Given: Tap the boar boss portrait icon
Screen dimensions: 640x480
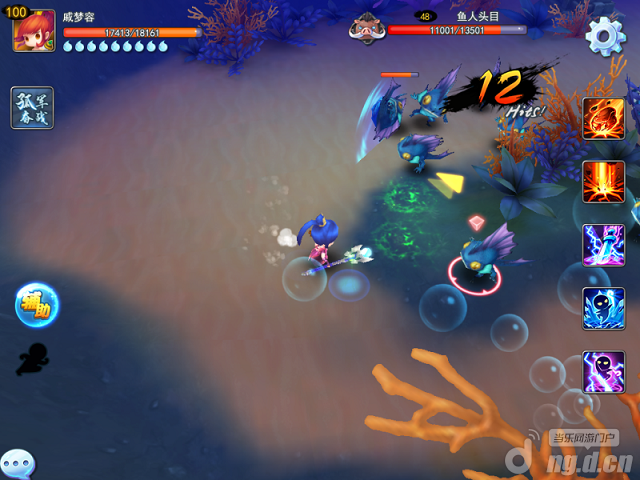Looking at the screenshot, I should coord(367,28).
